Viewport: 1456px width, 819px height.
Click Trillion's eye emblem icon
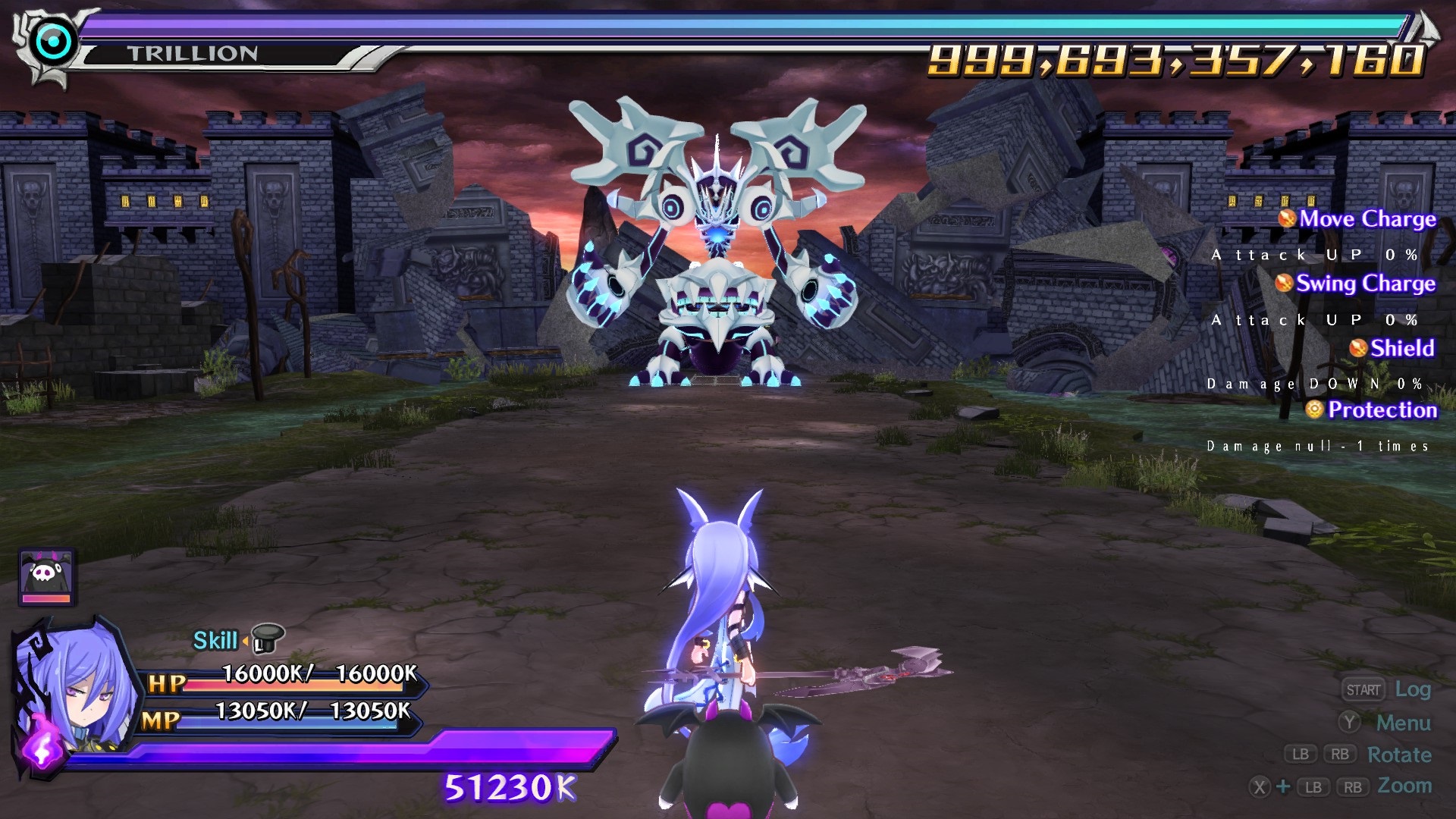click(x=54, y=43)
